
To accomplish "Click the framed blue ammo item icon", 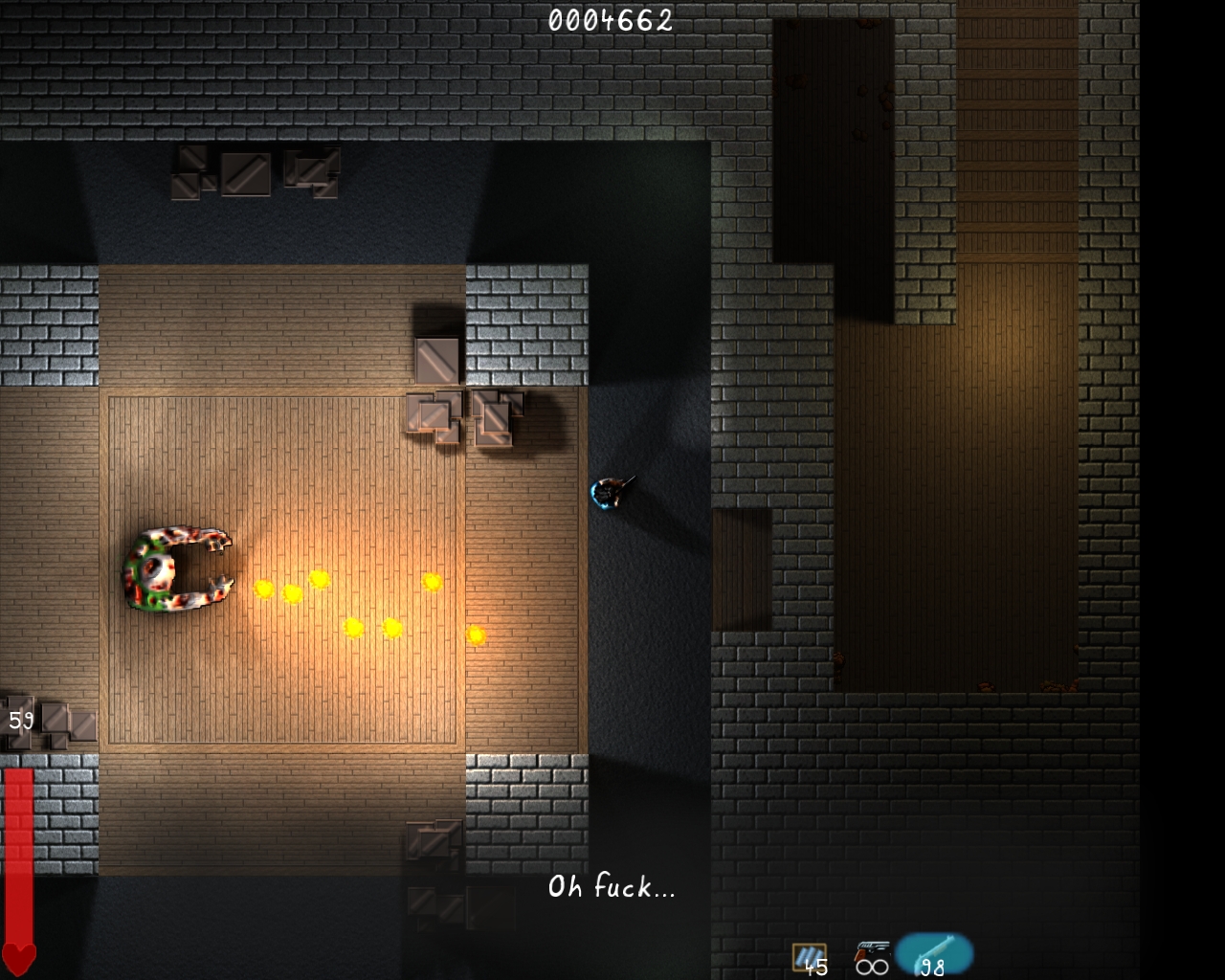I will pyautogui.click(x=809, y=956).
